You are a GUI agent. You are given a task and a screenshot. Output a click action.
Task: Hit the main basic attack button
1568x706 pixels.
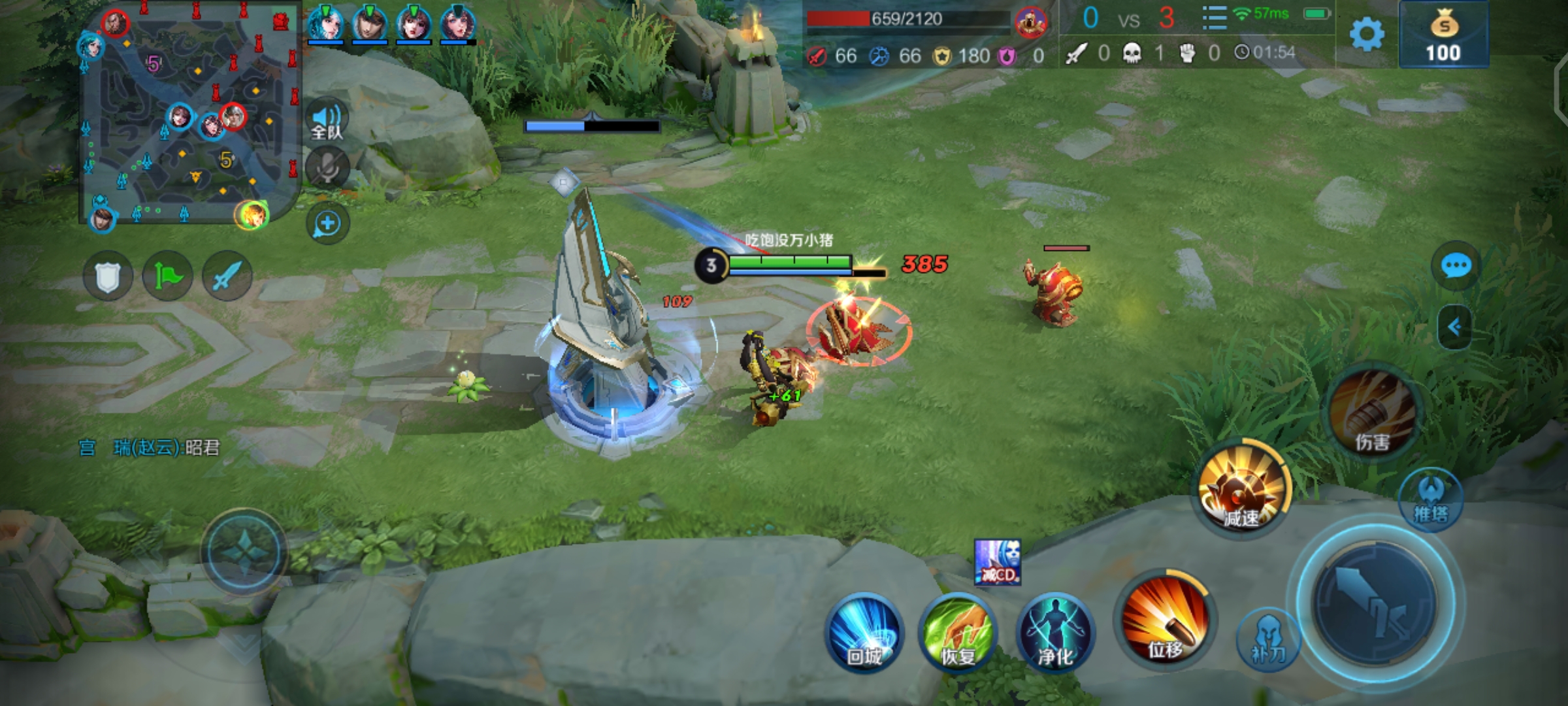(x=1376, y=603)
